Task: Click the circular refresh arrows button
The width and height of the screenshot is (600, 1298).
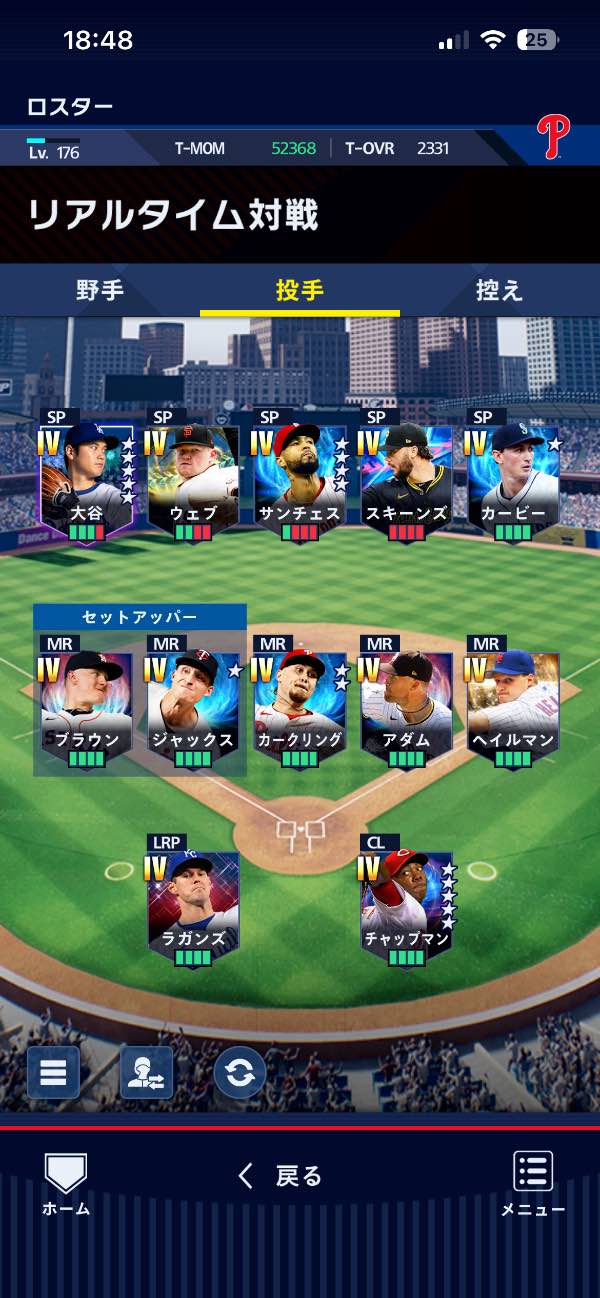Action: click(239, 1072)
